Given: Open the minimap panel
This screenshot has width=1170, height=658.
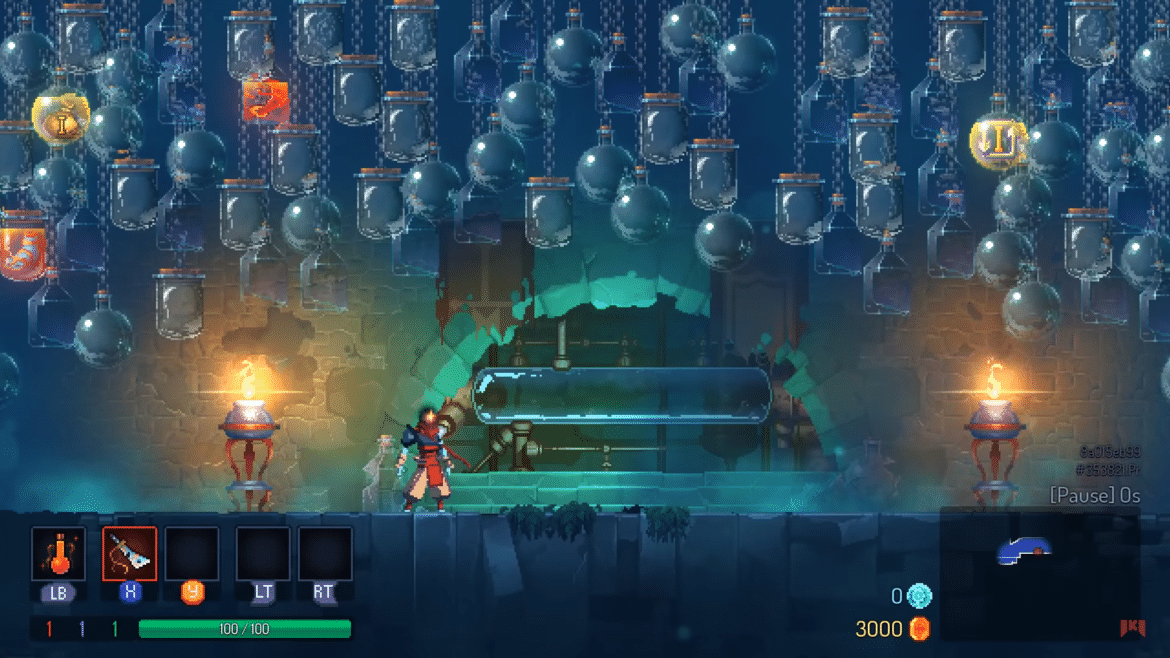Looking at the screenshot, I should pyautogui.click(x=1039, y=573).
